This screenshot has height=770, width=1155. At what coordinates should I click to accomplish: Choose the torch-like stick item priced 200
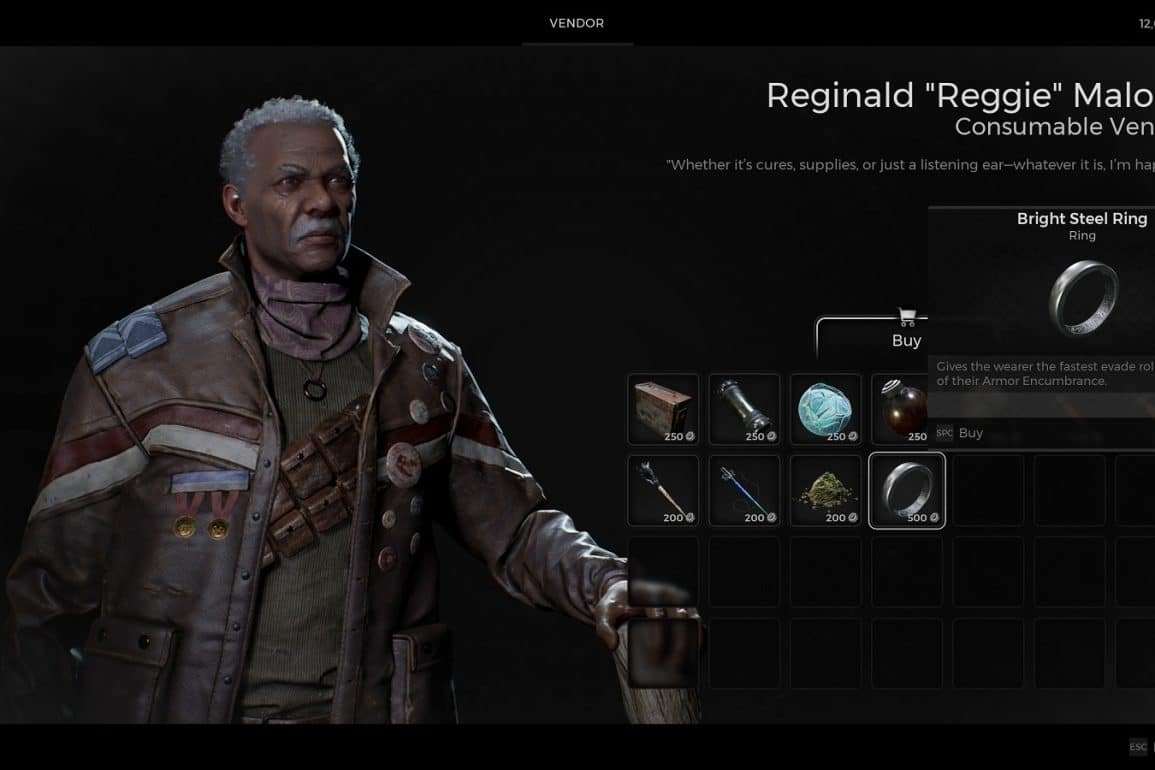[663, 489]
